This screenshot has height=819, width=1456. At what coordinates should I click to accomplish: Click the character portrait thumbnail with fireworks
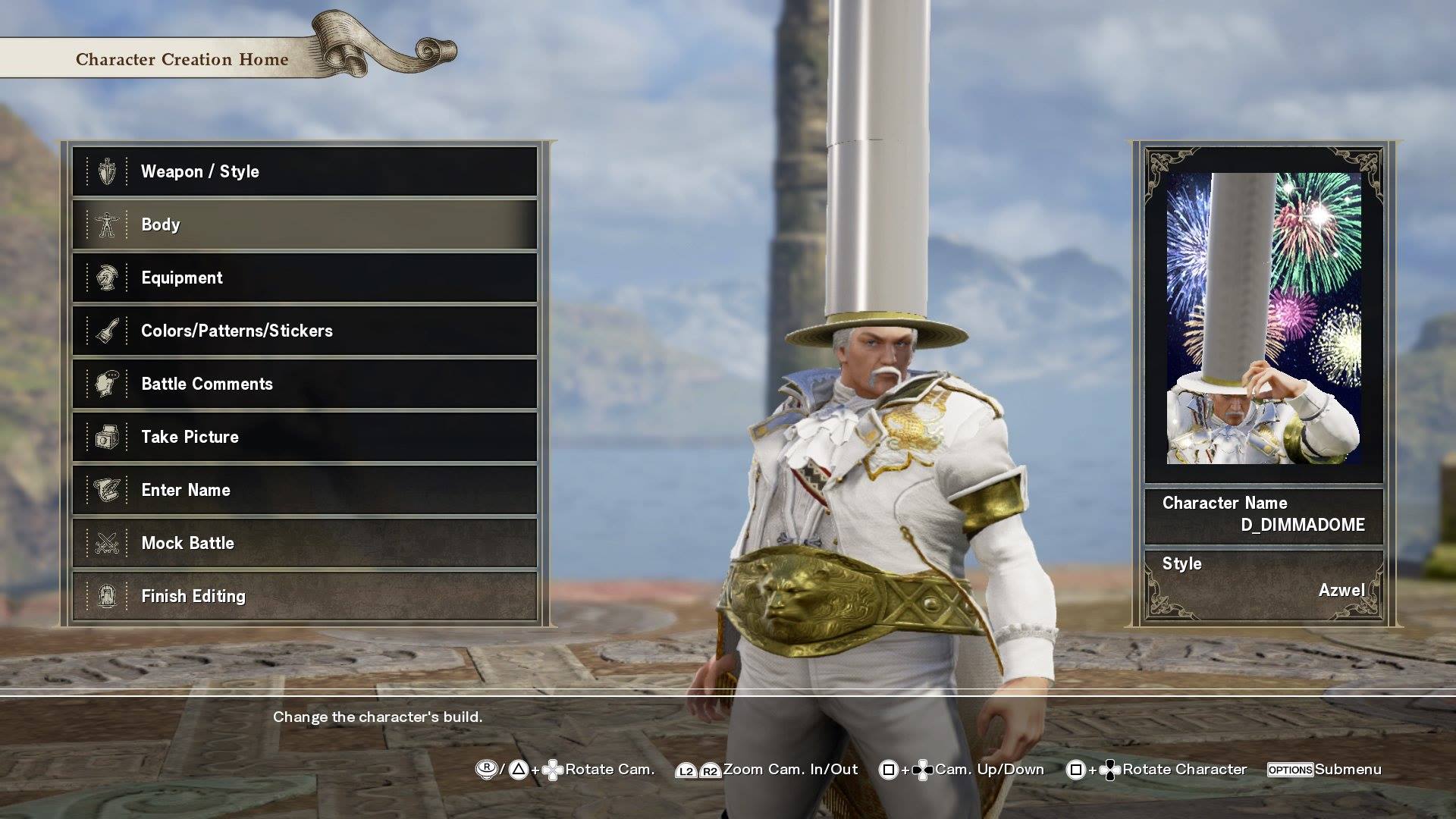coord(1263,318)
